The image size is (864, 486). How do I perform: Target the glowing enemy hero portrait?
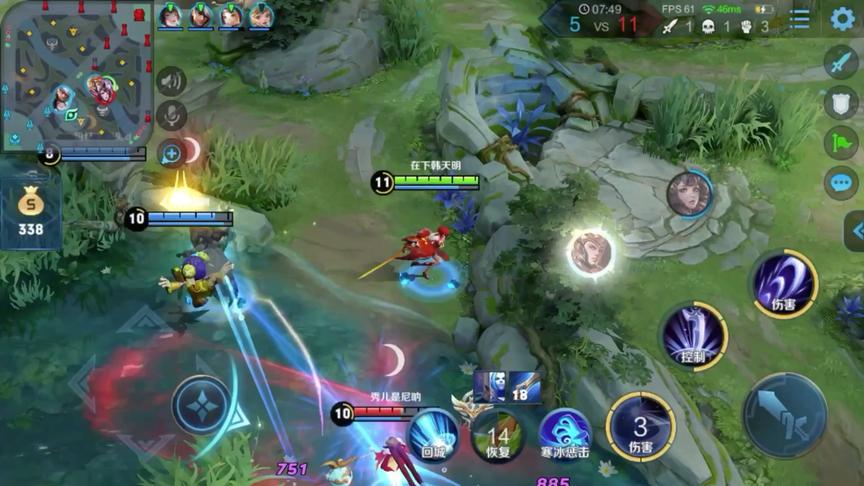591,253
